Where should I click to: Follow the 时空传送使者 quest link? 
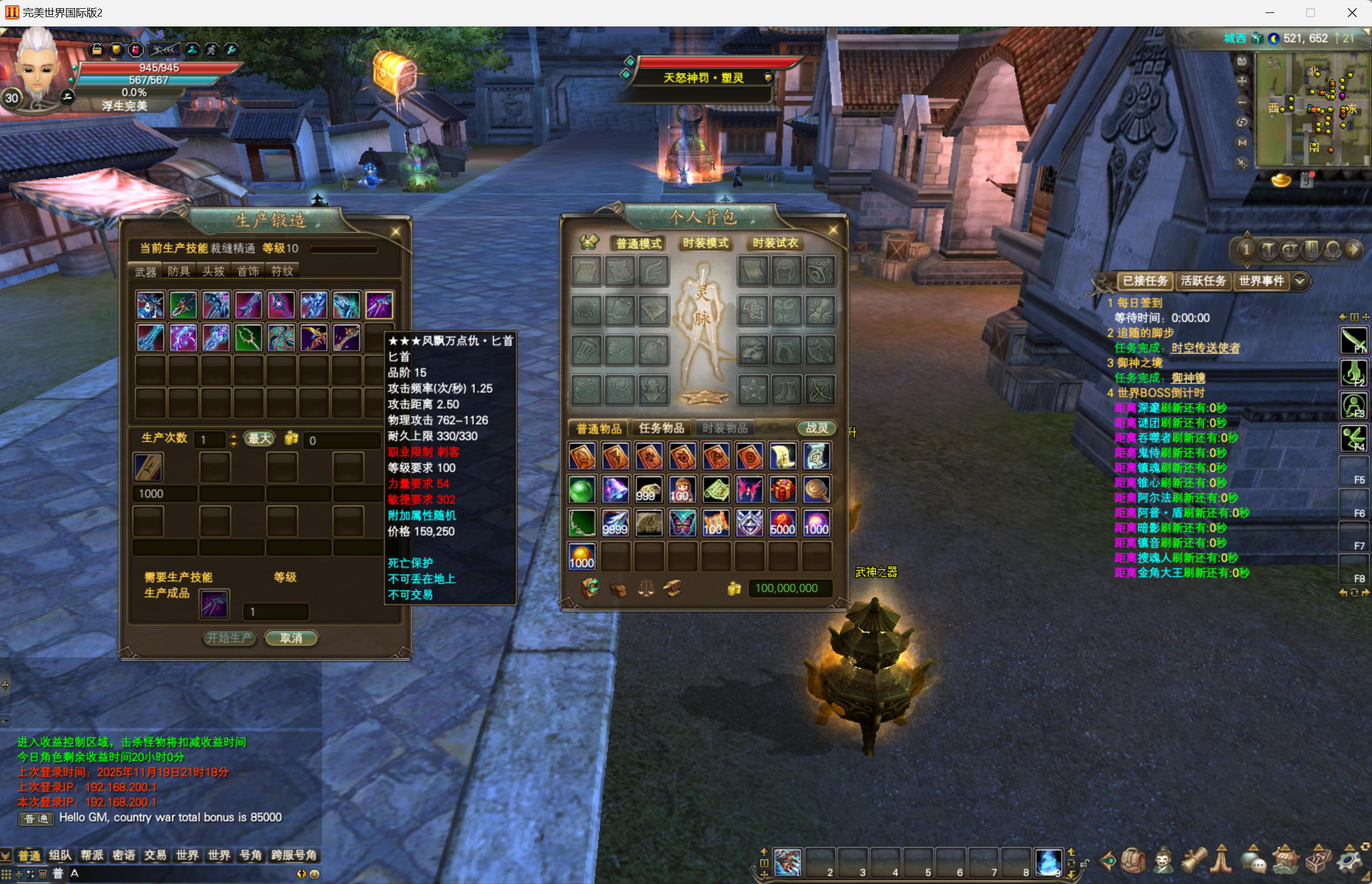click(x=1205, y=348)
